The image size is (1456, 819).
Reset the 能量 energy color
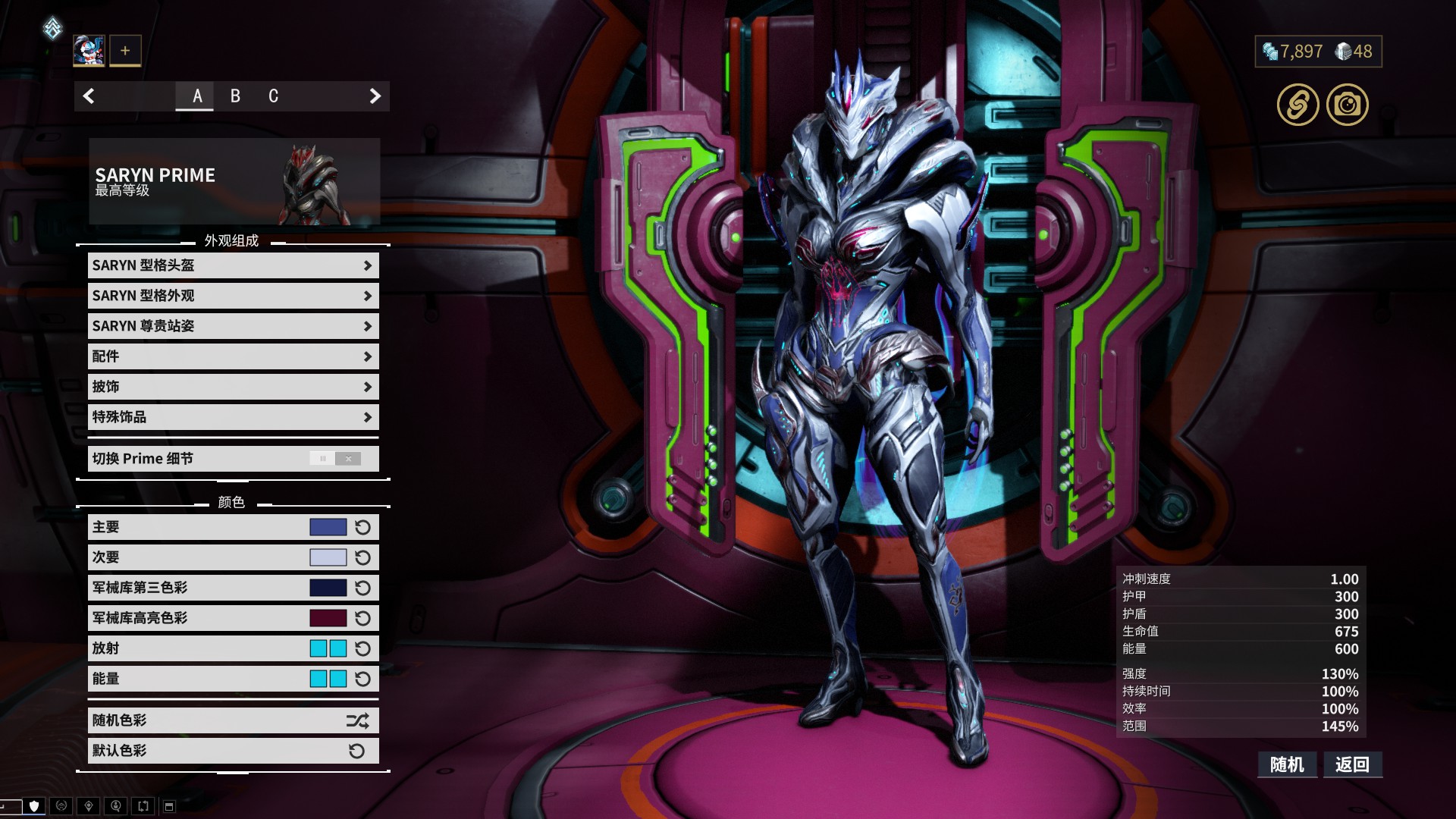coord(363,679)
